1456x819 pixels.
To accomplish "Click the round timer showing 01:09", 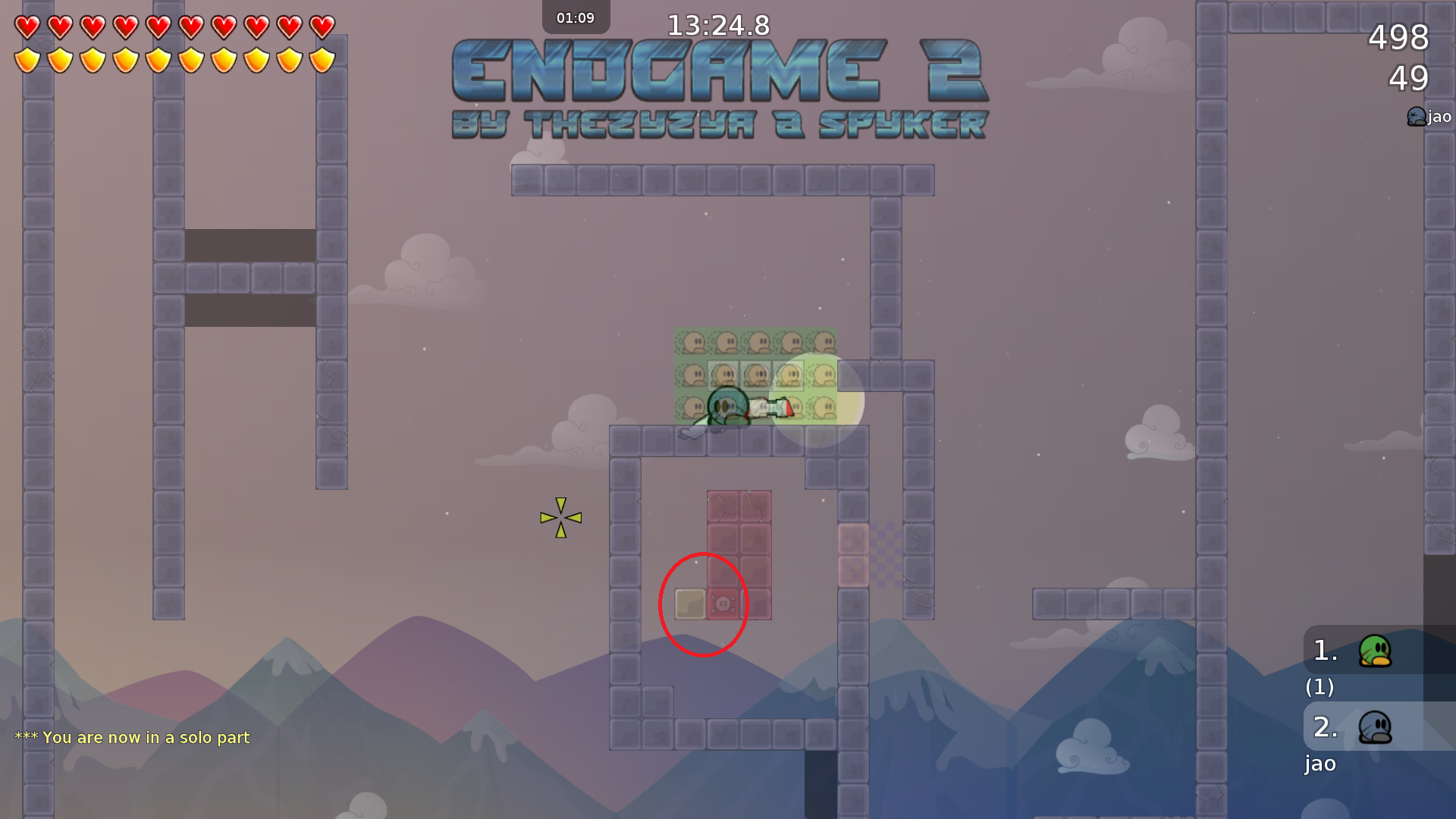I will [x=575, y=17].
